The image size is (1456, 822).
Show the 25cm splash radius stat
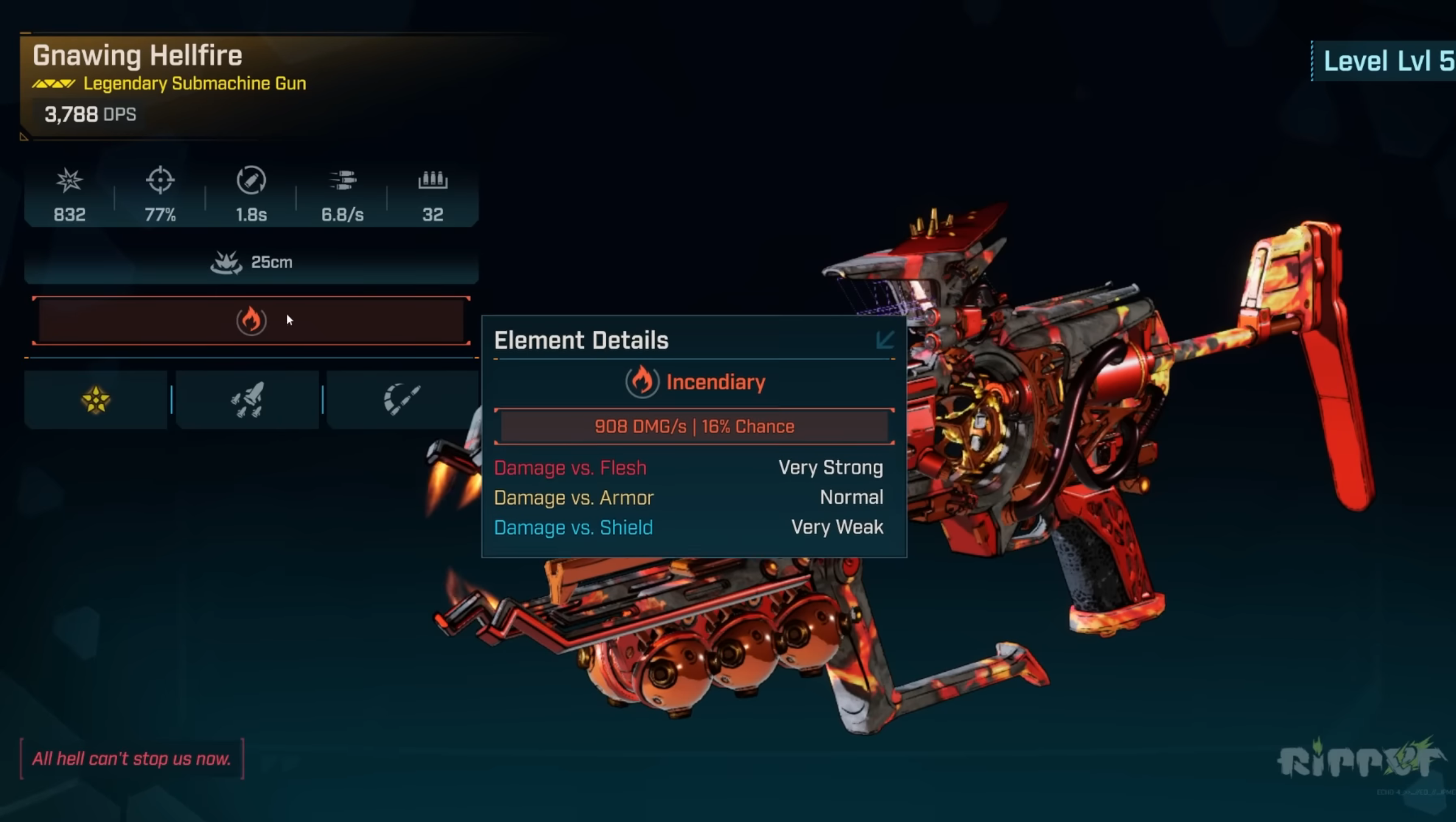[251, 262]
